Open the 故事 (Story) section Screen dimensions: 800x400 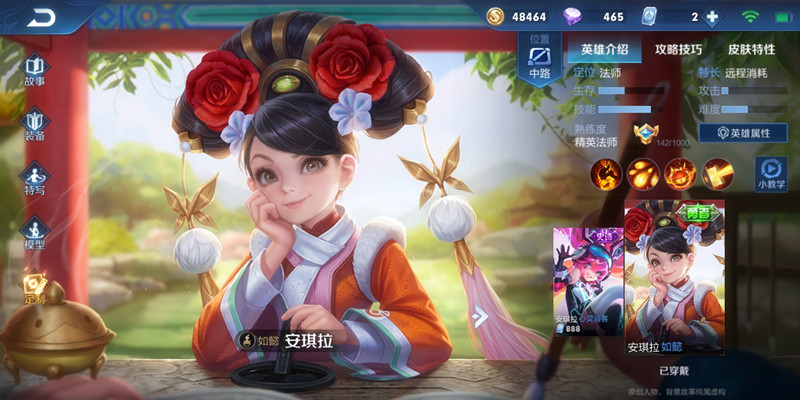coord(34,70)
